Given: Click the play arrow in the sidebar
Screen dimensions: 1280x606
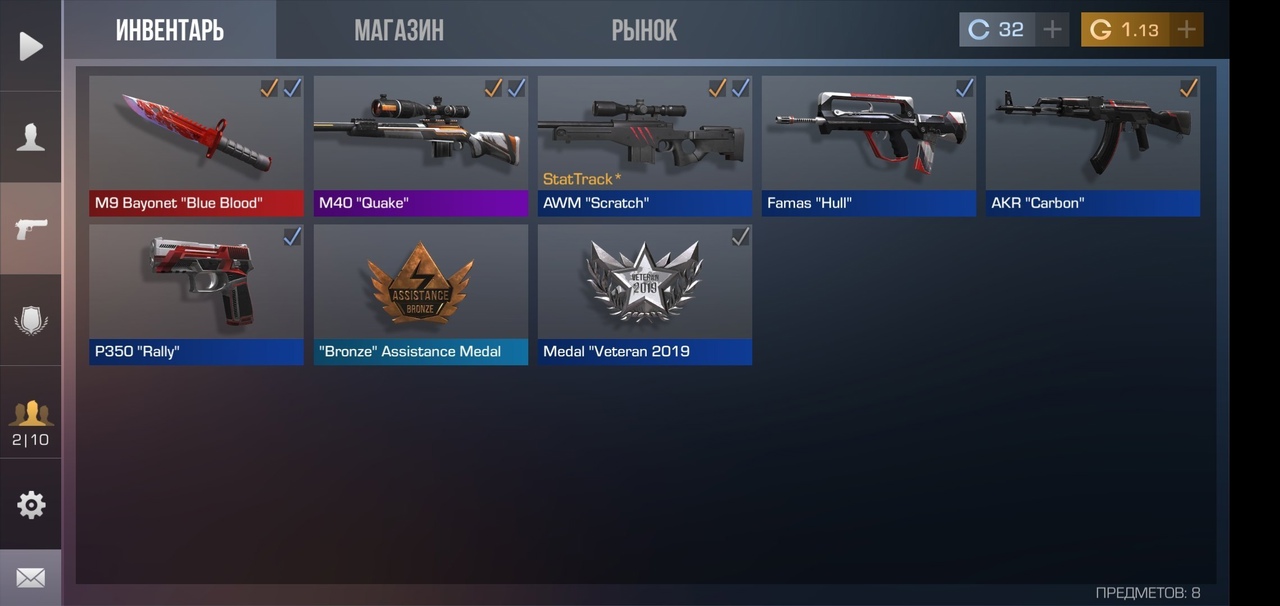Looking at the screenshot, I should click(31, 46).
